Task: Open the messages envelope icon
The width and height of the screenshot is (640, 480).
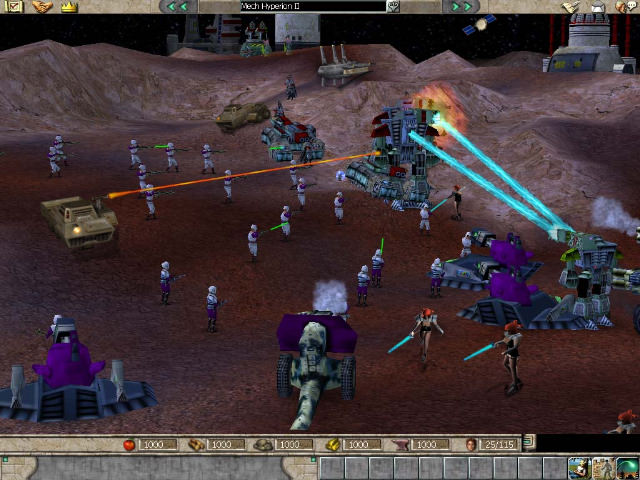Action: tap(15, 7)
